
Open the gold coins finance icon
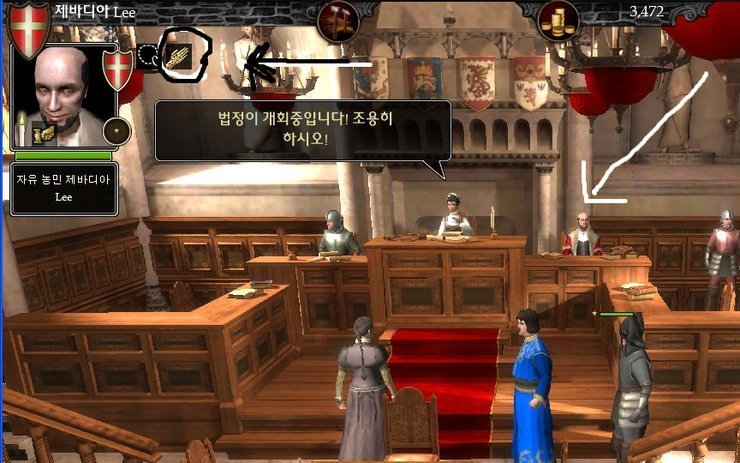(558, 20)
